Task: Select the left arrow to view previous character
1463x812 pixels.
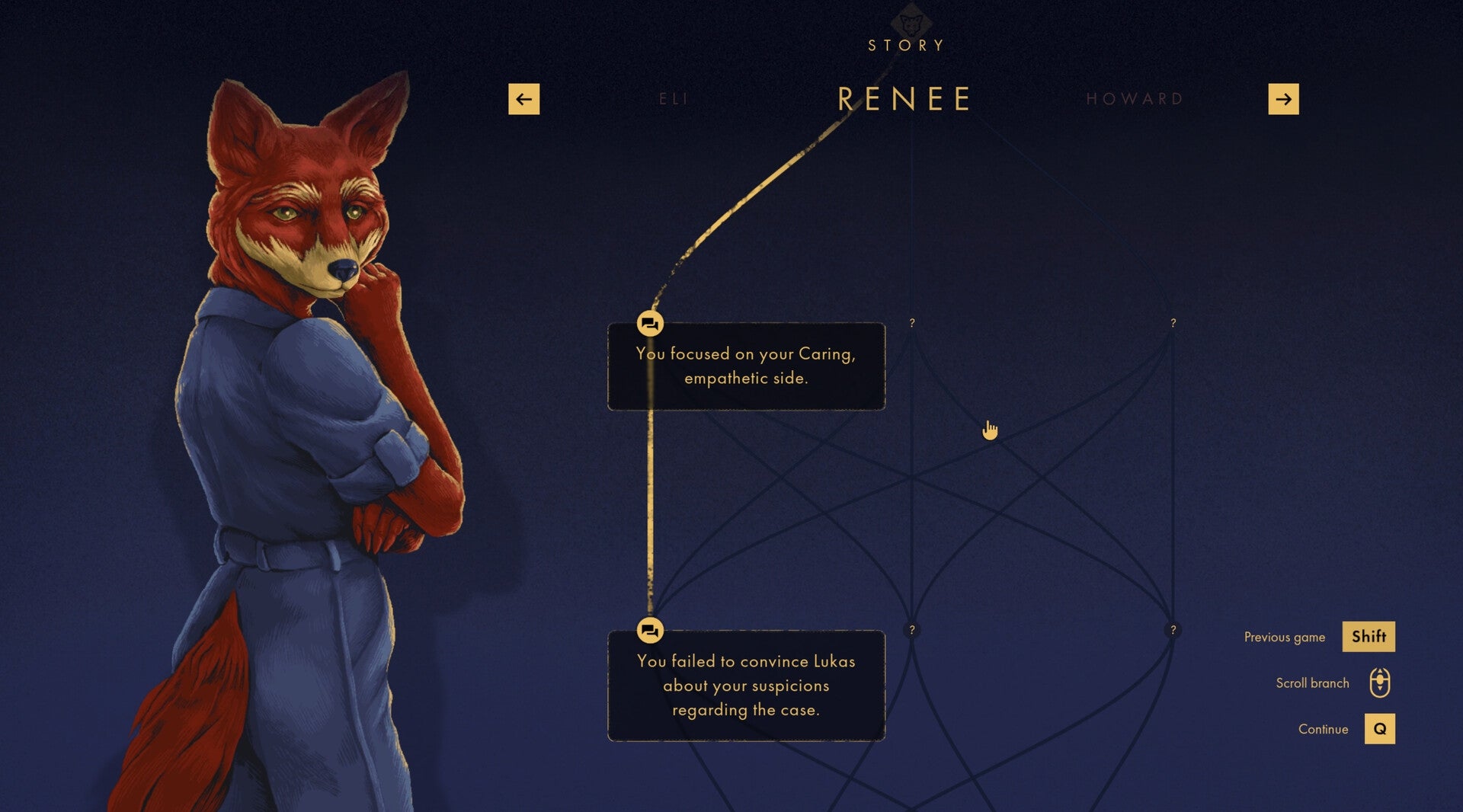Action: pyautogui.click(x=523, y=98)
